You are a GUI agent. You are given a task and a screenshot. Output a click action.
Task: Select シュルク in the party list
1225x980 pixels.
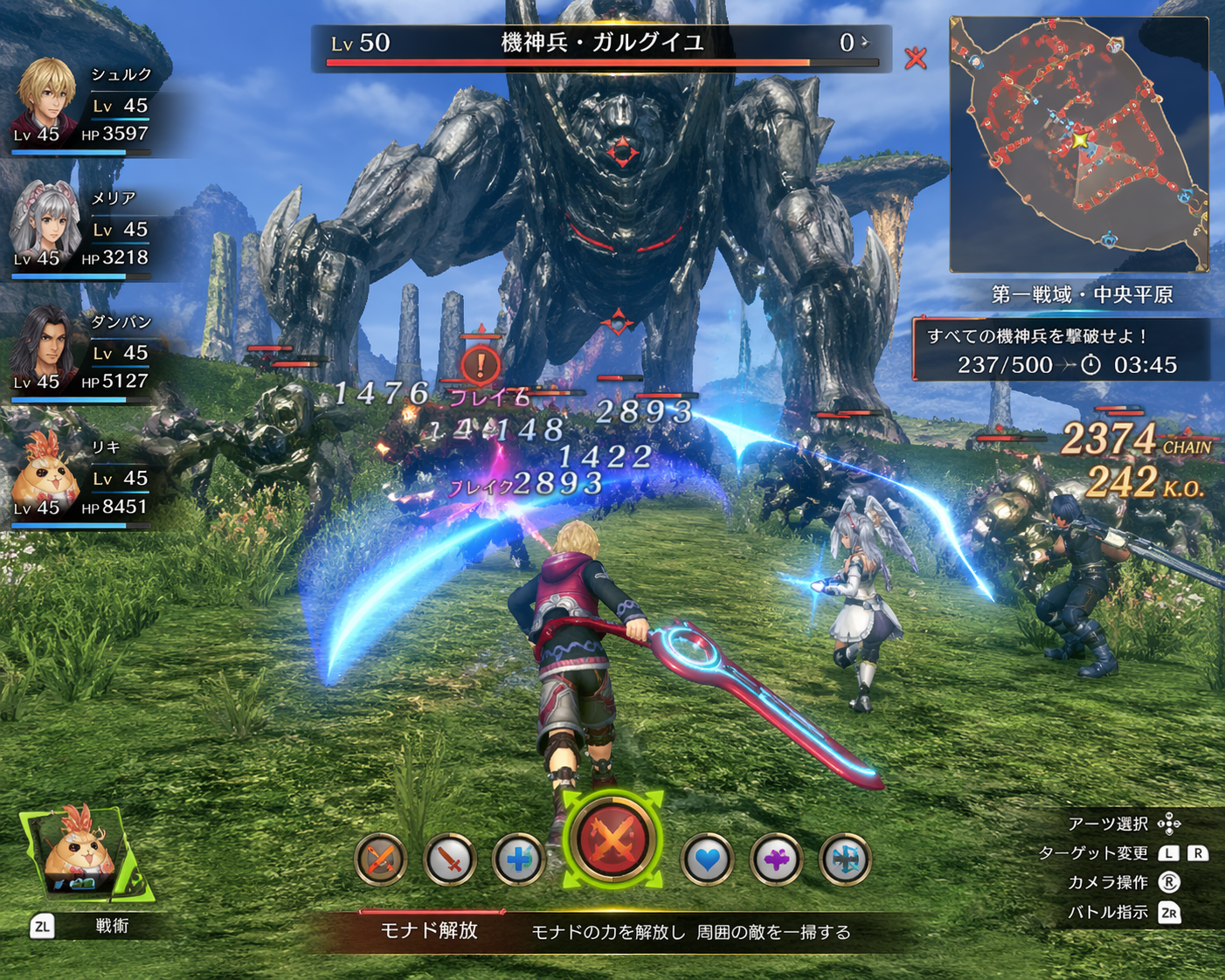tap(83, 107)
